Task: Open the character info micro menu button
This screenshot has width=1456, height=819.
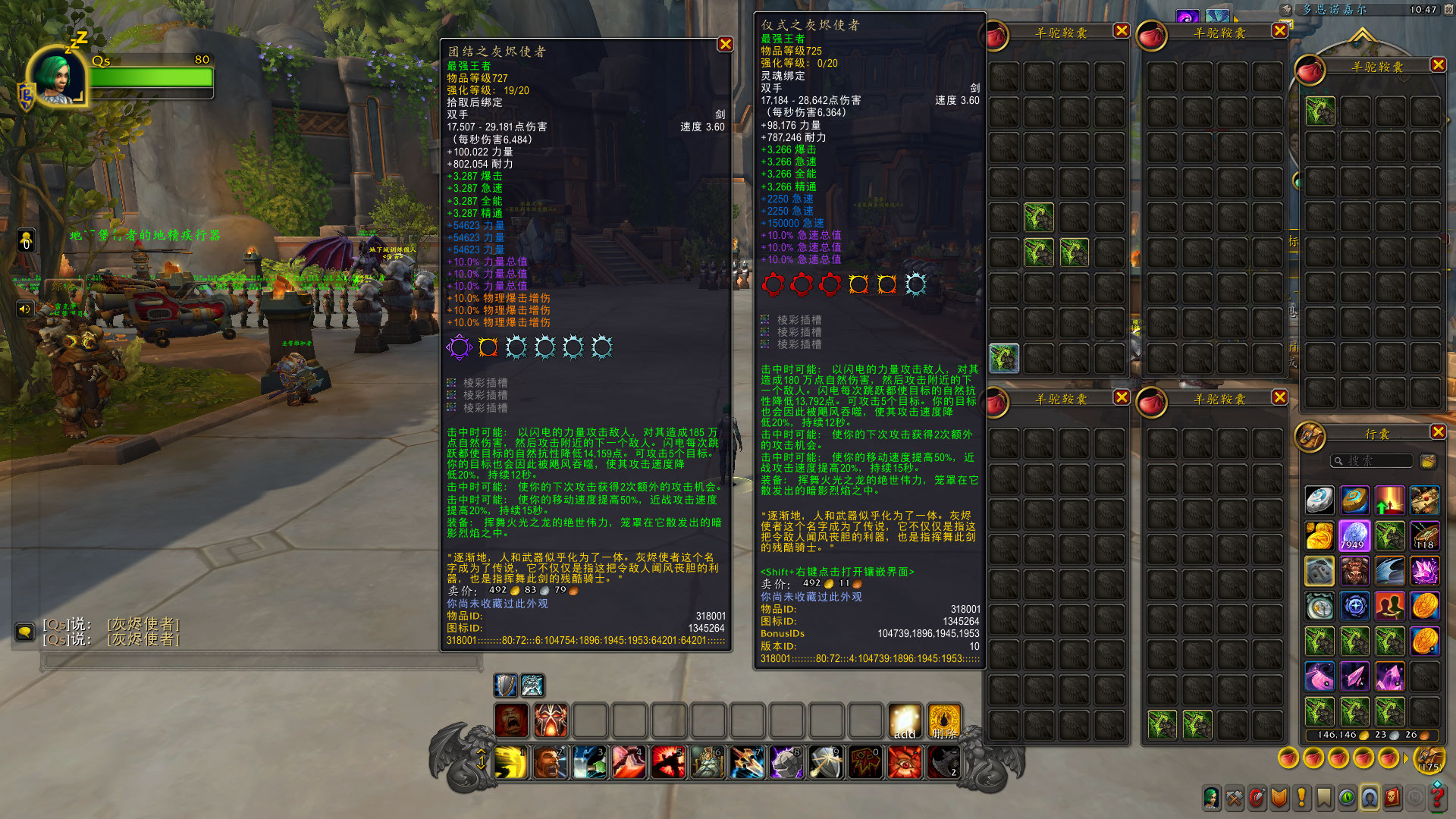Action: 1211,798
